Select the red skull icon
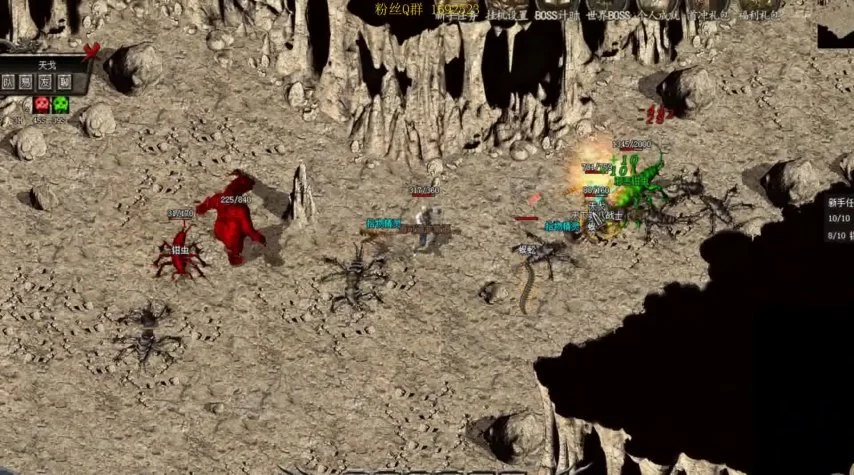The height and width of the screenshot is (475, 854). point(42,103)
